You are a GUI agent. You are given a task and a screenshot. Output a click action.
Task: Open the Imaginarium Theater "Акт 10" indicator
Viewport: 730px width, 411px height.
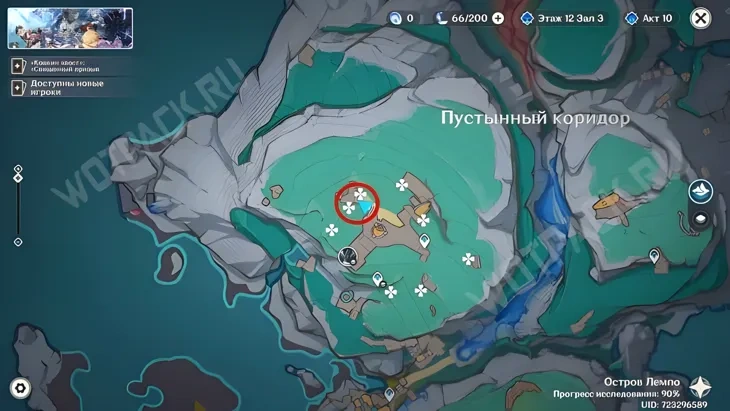click(x=649, y=18)
